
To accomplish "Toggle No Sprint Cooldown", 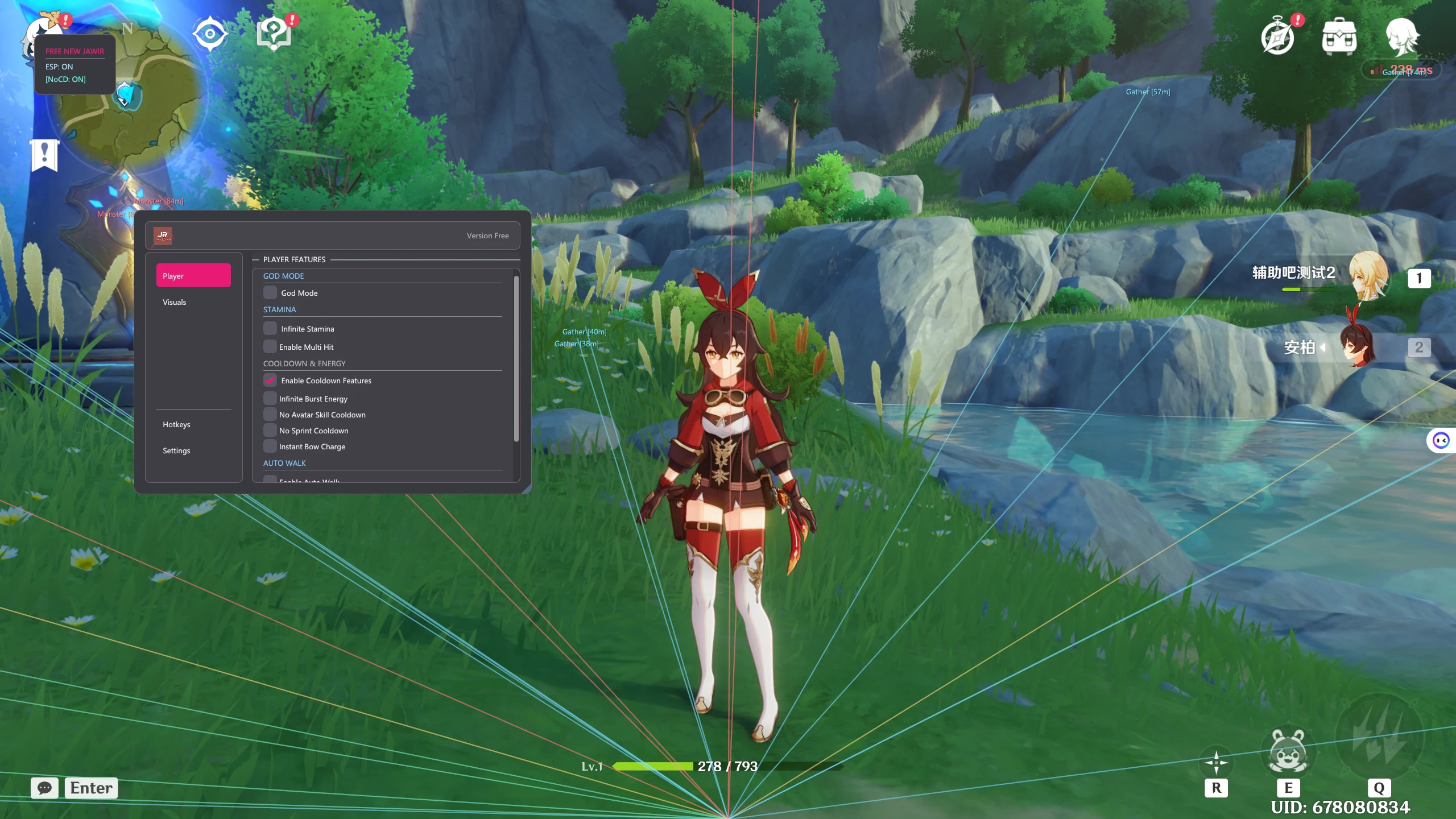I will click(x=270, y=431).
